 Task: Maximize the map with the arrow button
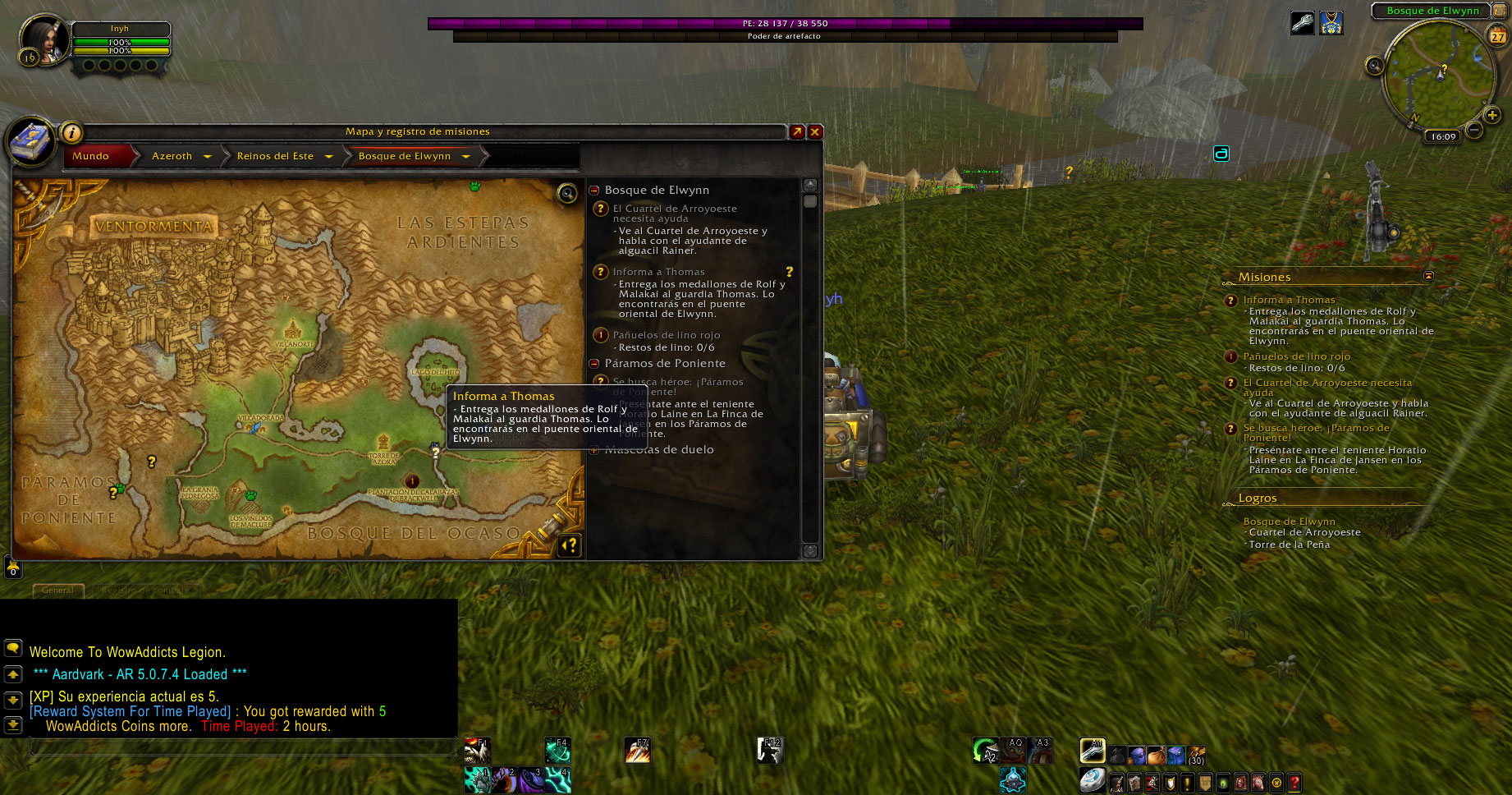click(797, 131)
